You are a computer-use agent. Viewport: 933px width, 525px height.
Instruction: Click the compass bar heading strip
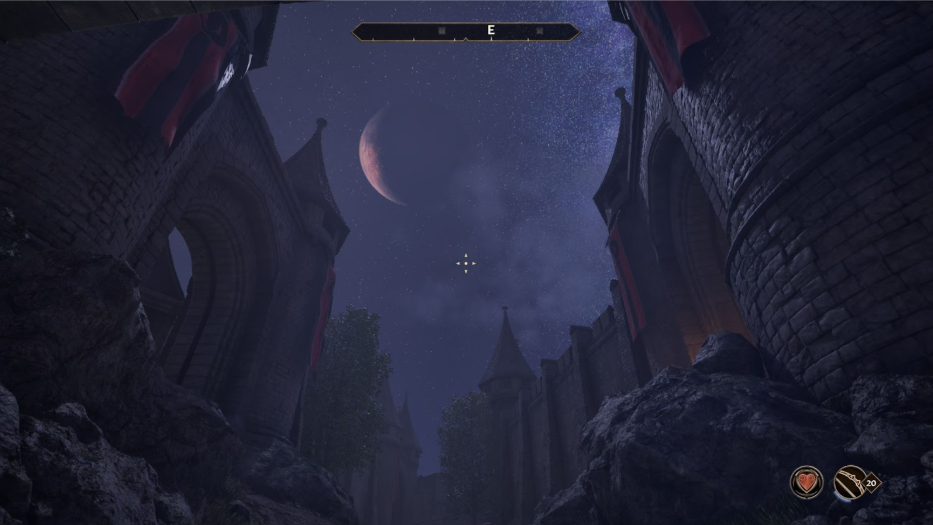click(465, 31)
